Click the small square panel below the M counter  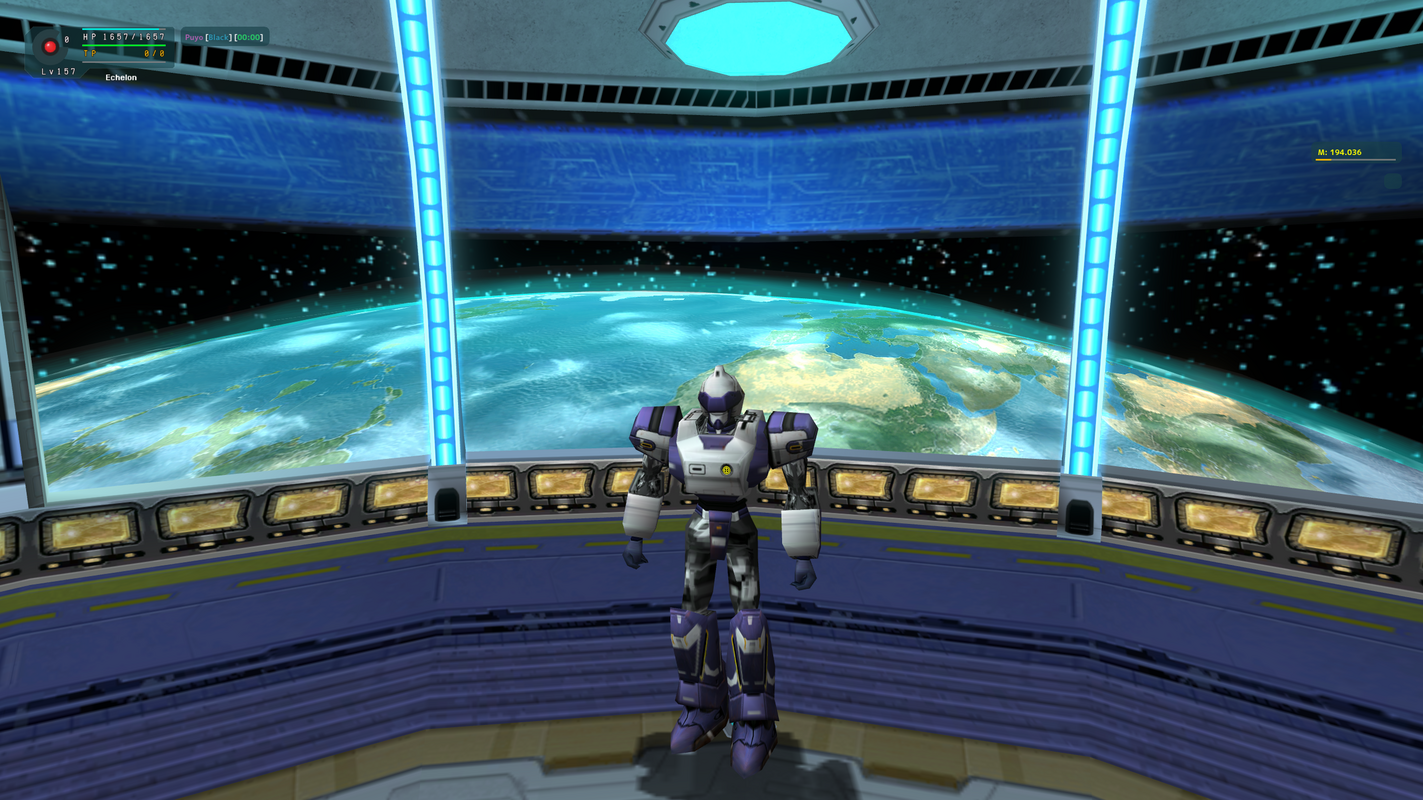1392,181
